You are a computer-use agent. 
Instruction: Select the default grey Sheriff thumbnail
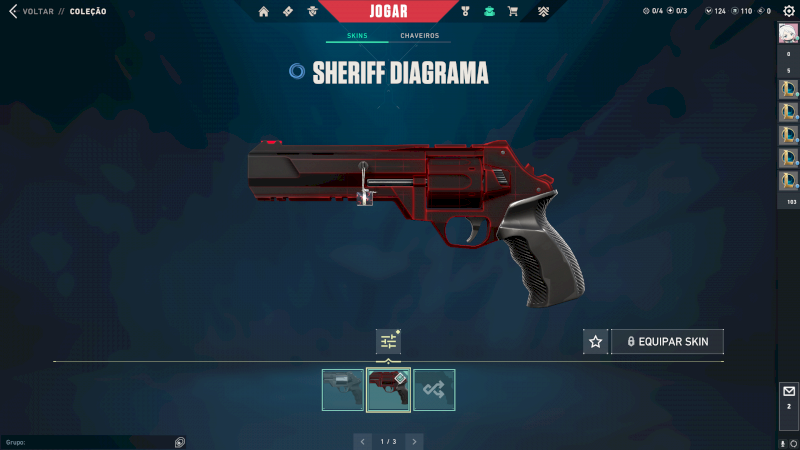click(x=343, y=390)
